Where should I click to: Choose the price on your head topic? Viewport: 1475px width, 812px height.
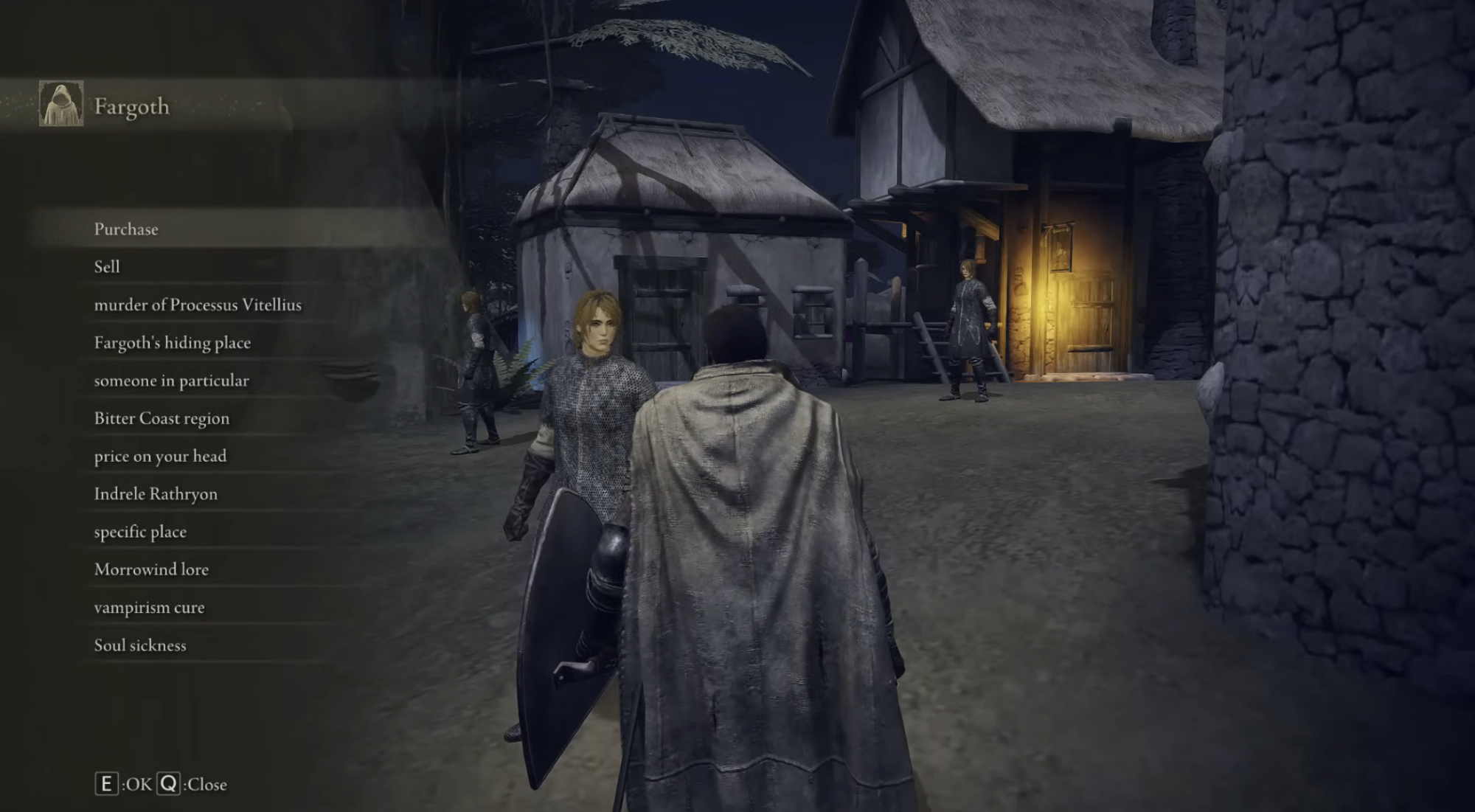point(160,457)
